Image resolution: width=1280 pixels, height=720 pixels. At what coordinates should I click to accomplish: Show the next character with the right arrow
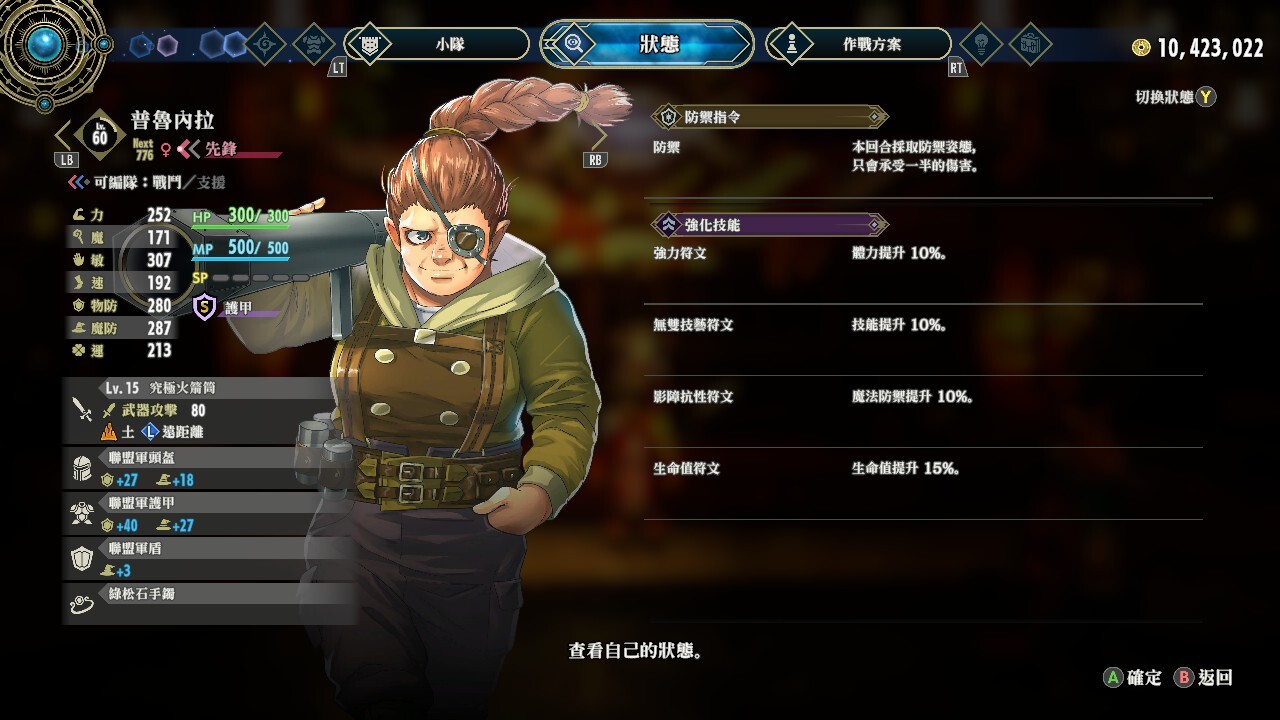(x=596, y=136)
